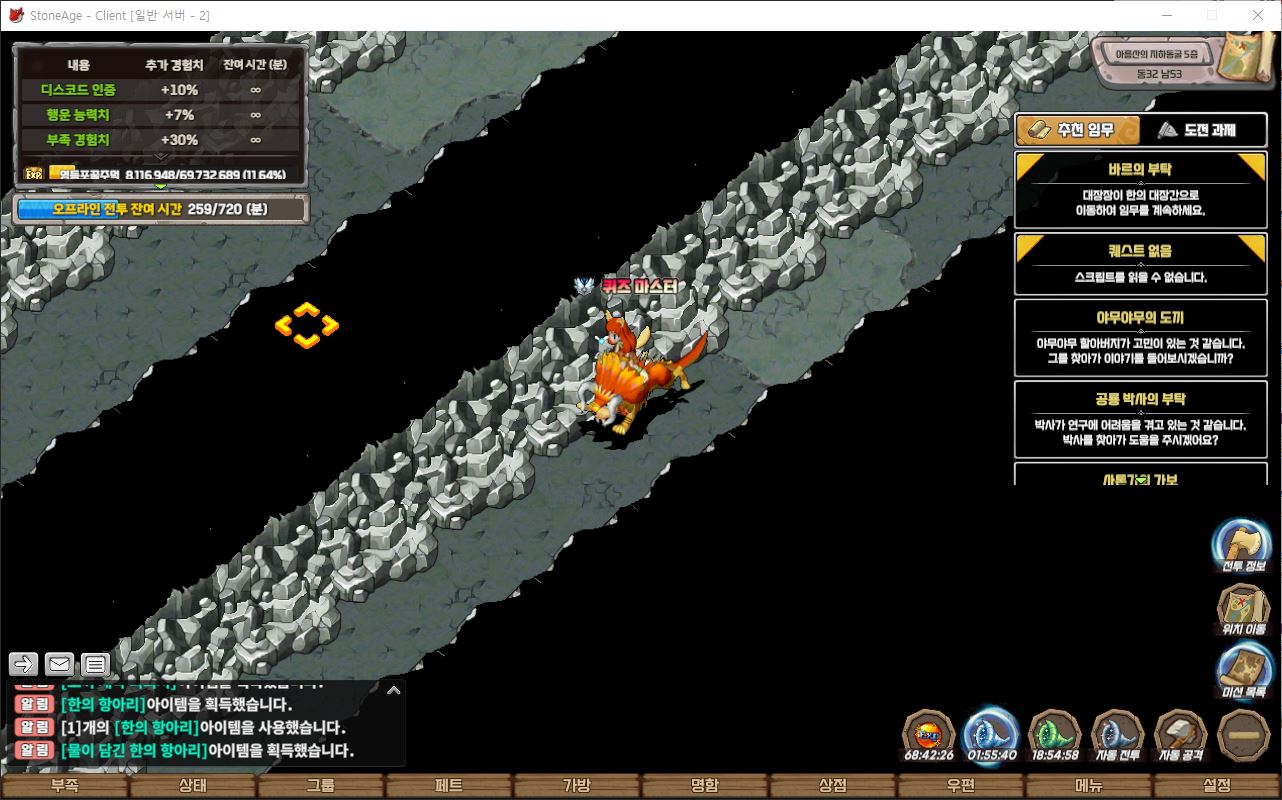This screenshot has width=1282, height=800.
Task: Open the 위치 이동 teleport map
Action: (x=1243, y=609)
